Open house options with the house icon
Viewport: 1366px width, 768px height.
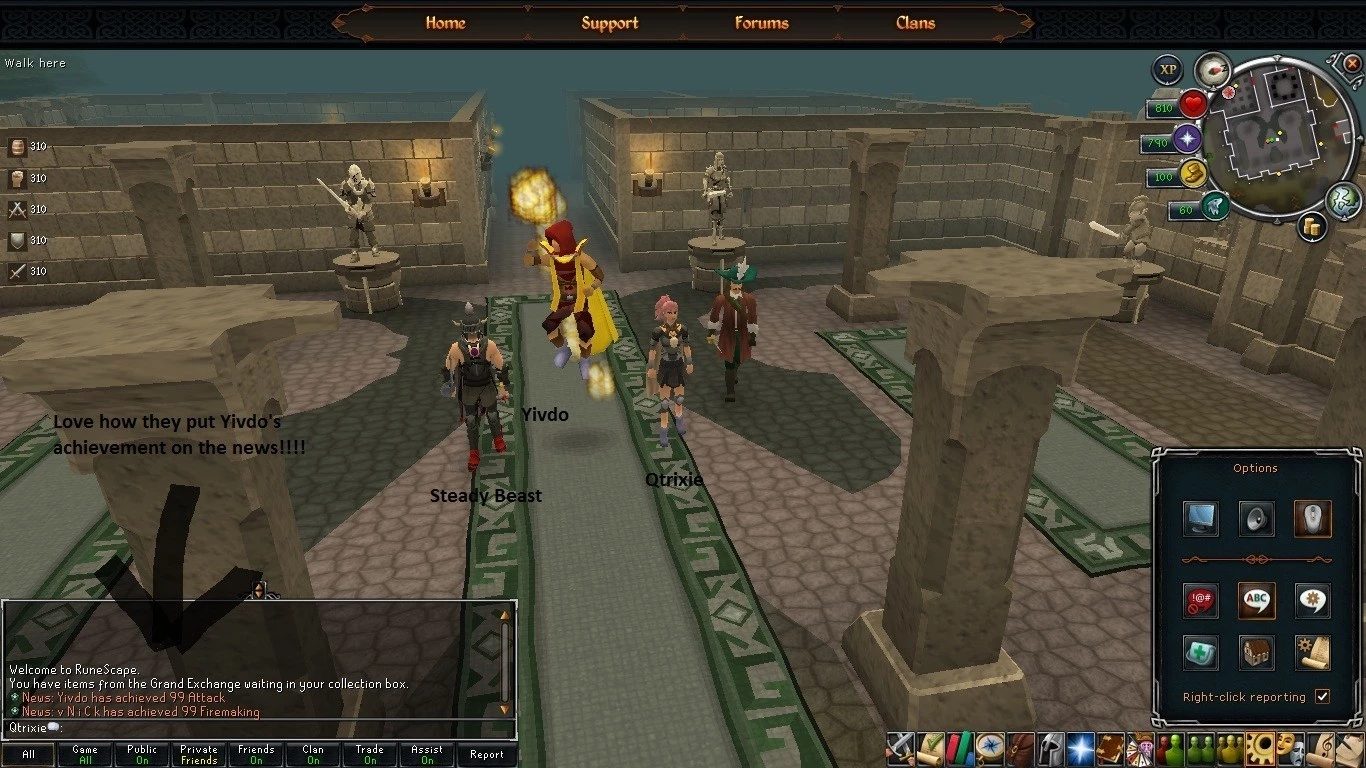point(1256,653)
